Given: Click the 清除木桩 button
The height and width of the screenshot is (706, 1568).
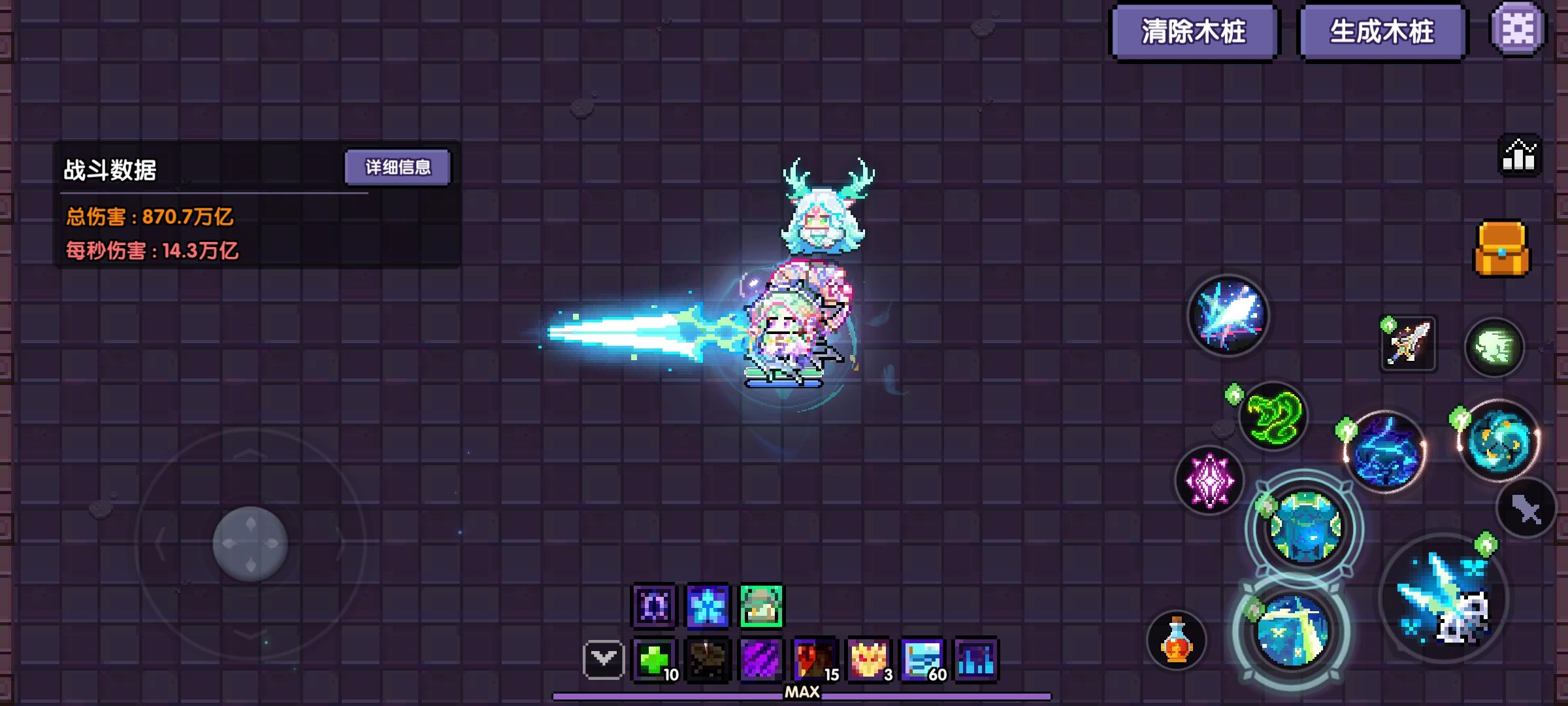Looking at the screenshot, I should (1196, 31).
